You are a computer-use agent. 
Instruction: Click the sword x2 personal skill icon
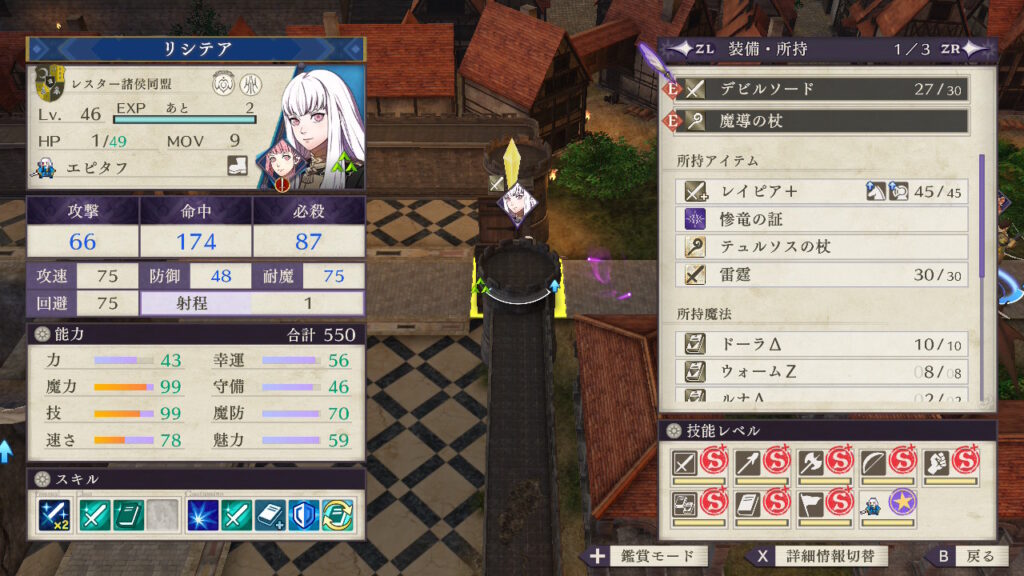[54, 515]
